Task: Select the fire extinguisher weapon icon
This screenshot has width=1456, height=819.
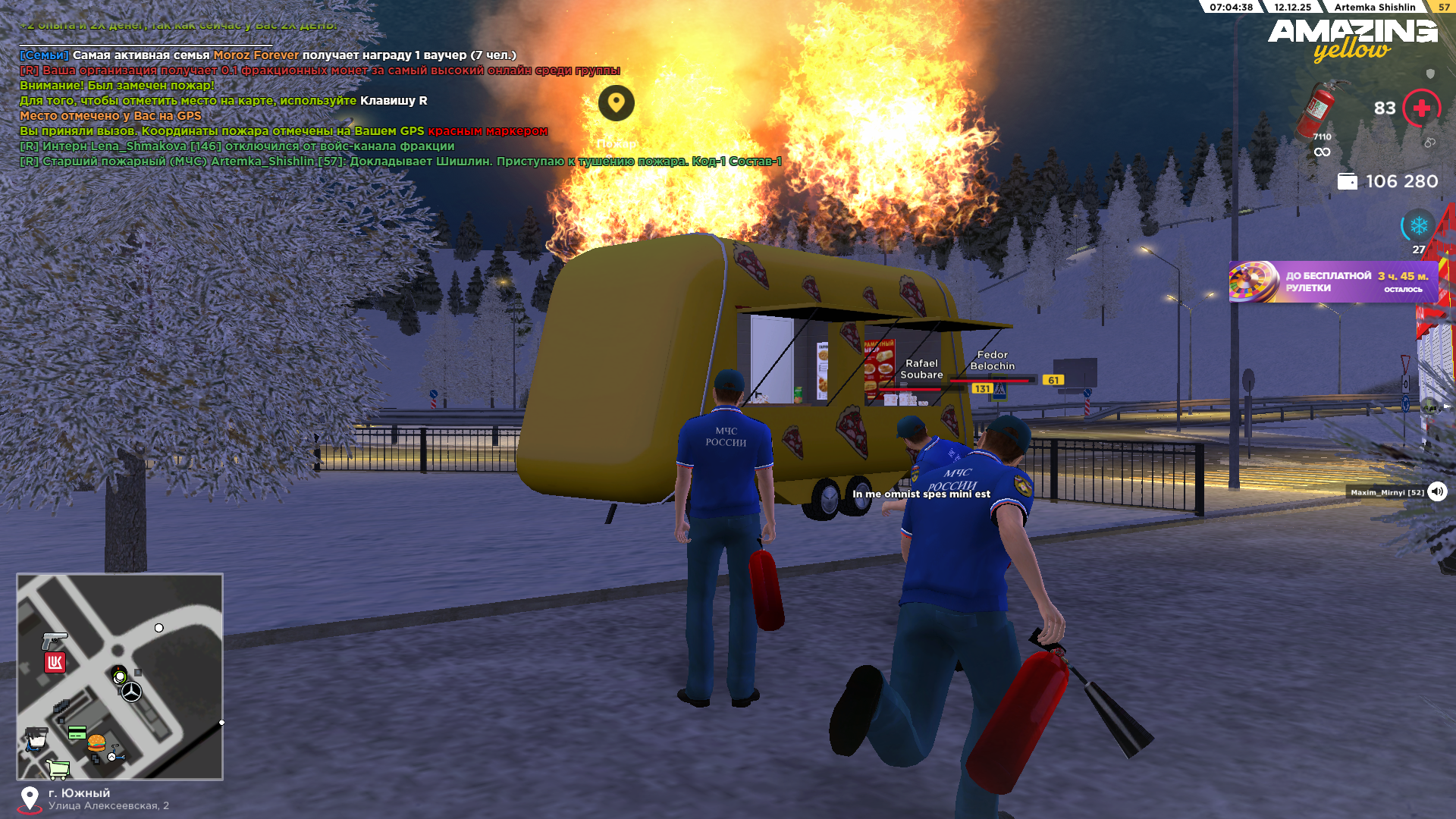Action: (x=1320, y=108)
